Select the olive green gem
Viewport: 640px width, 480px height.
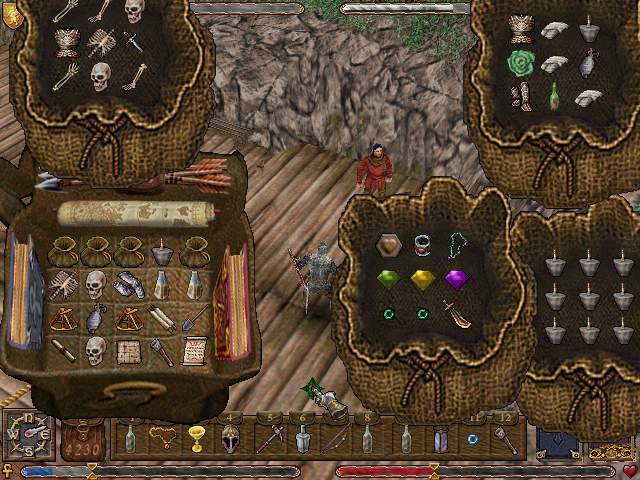(x=387, y=279)
